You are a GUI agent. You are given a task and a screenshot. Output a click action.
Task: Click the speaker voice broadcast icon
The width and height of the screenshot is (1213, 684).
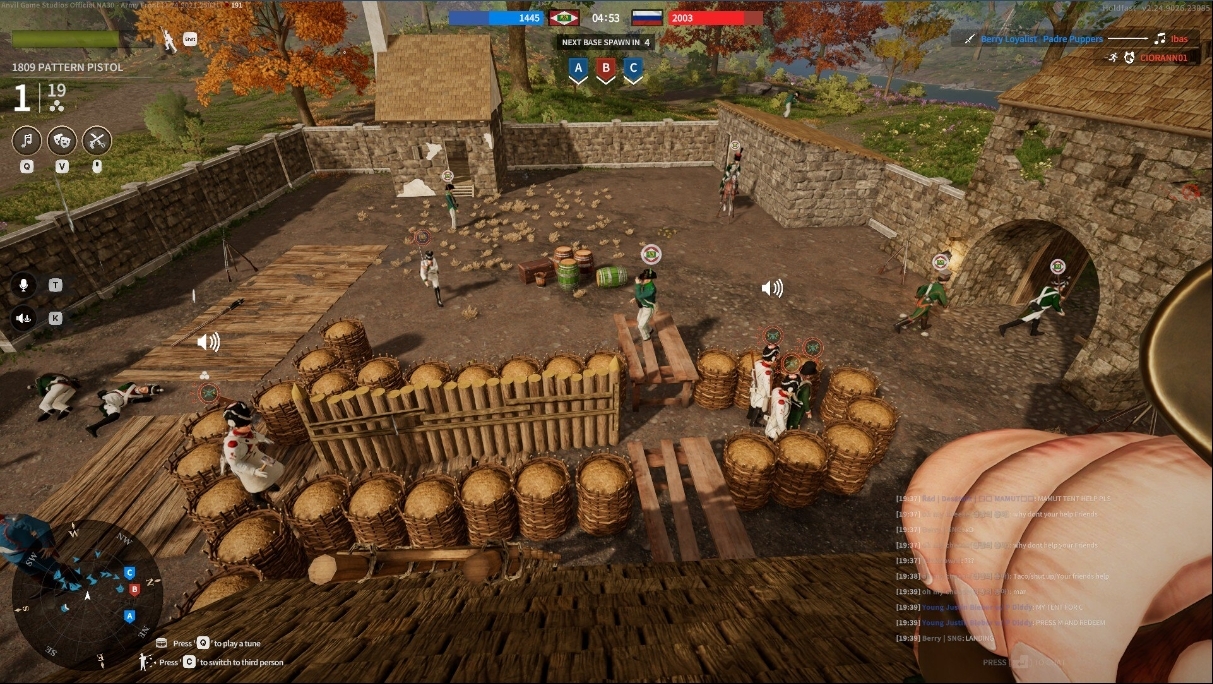[x=24, y=318]
